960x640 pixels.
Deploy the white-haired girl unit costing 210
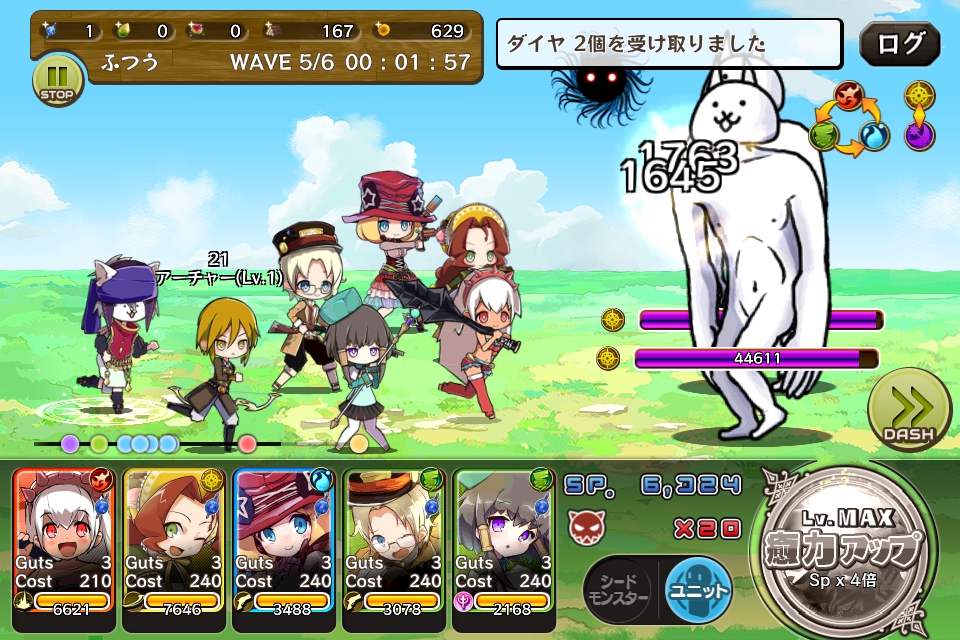(x=65, y=540)
